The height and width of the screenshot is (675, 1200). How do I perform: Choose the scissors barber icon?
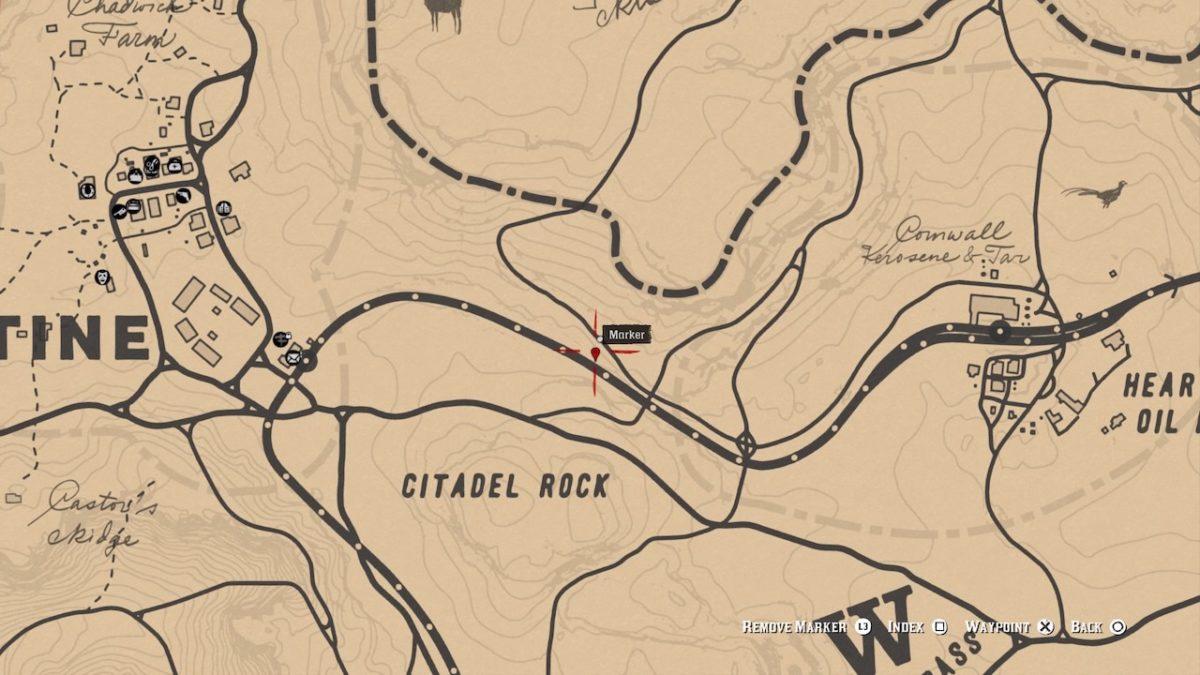[151, 166]
